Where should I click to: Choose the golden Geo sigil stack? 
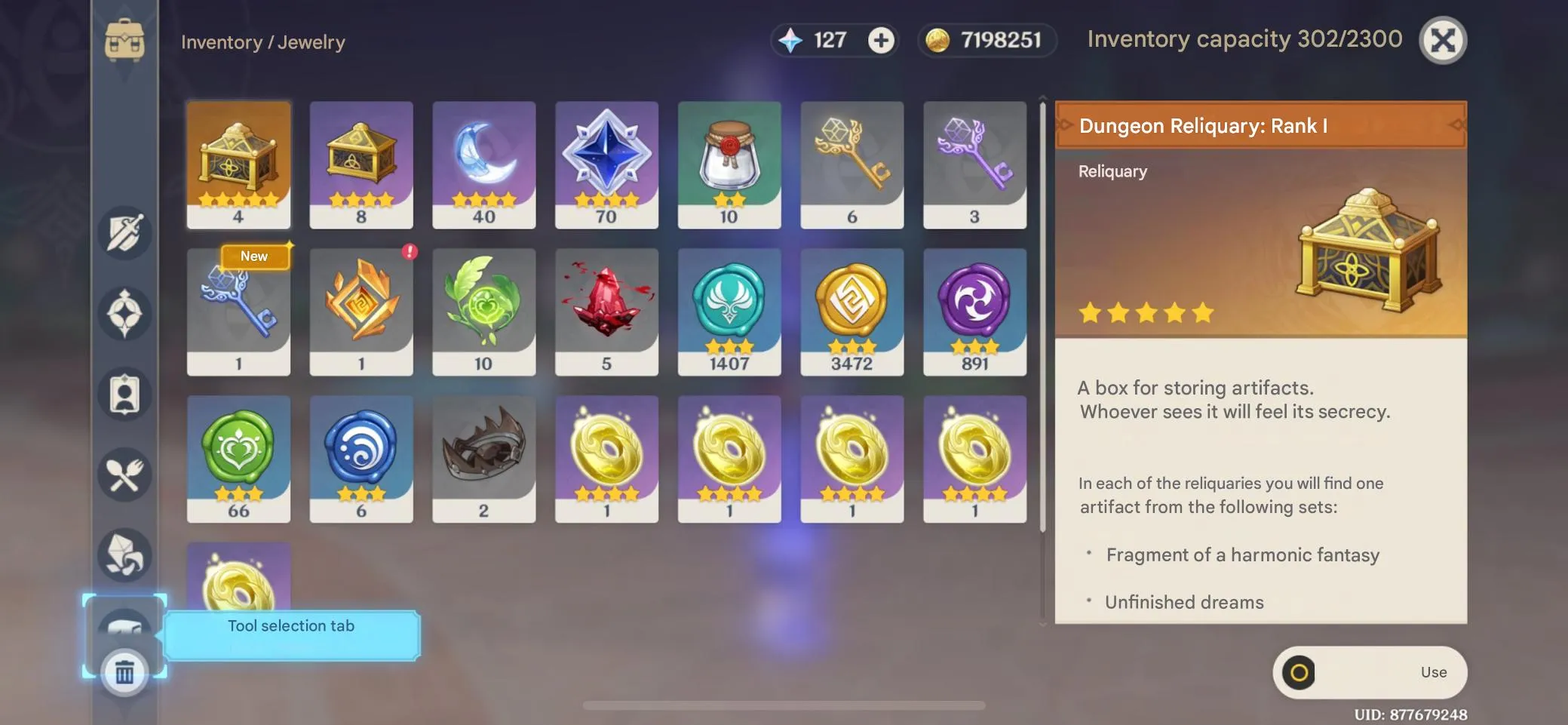click(x=852, y=312)
